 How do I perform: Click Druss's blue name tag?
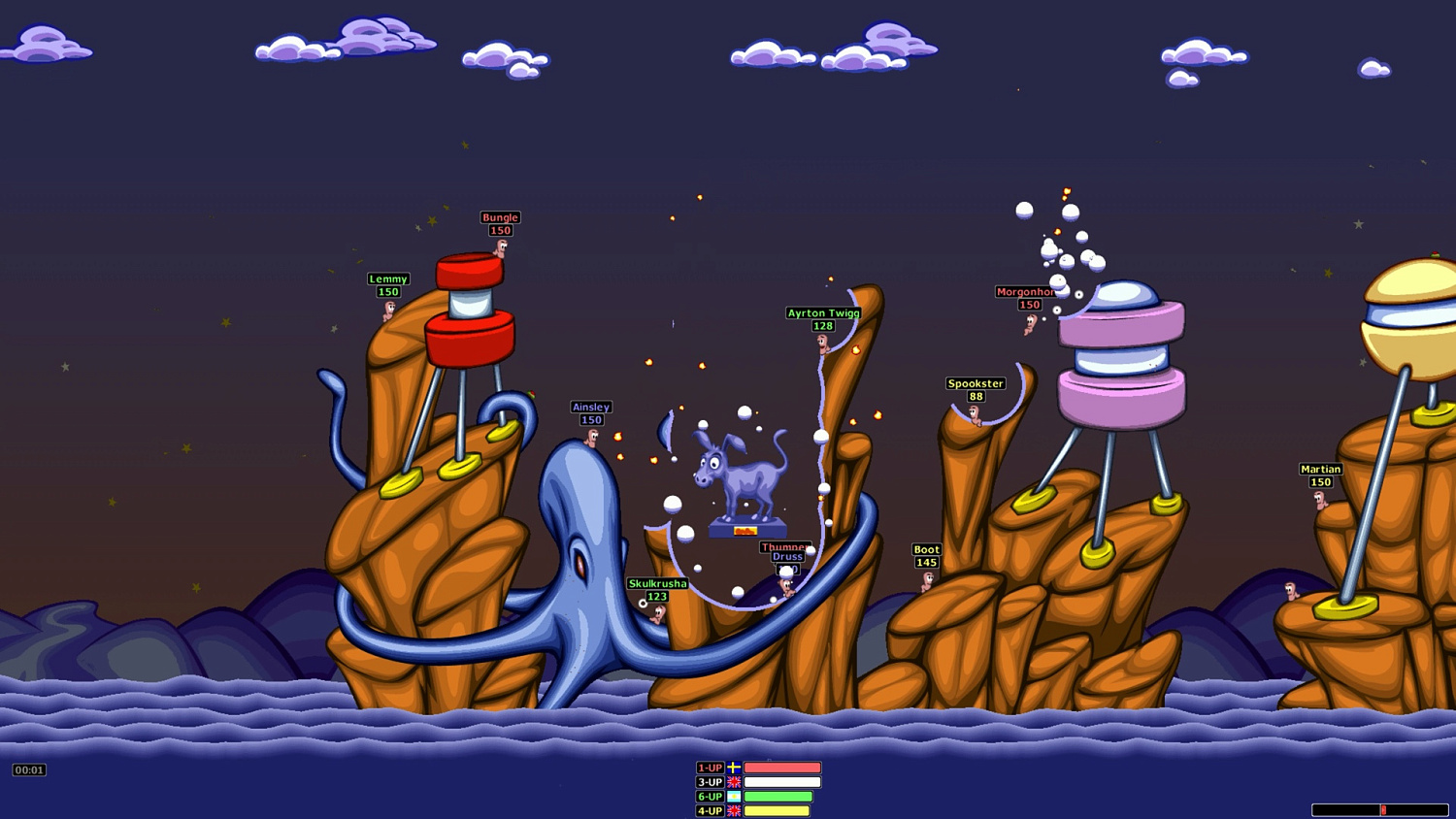(786, 556)
